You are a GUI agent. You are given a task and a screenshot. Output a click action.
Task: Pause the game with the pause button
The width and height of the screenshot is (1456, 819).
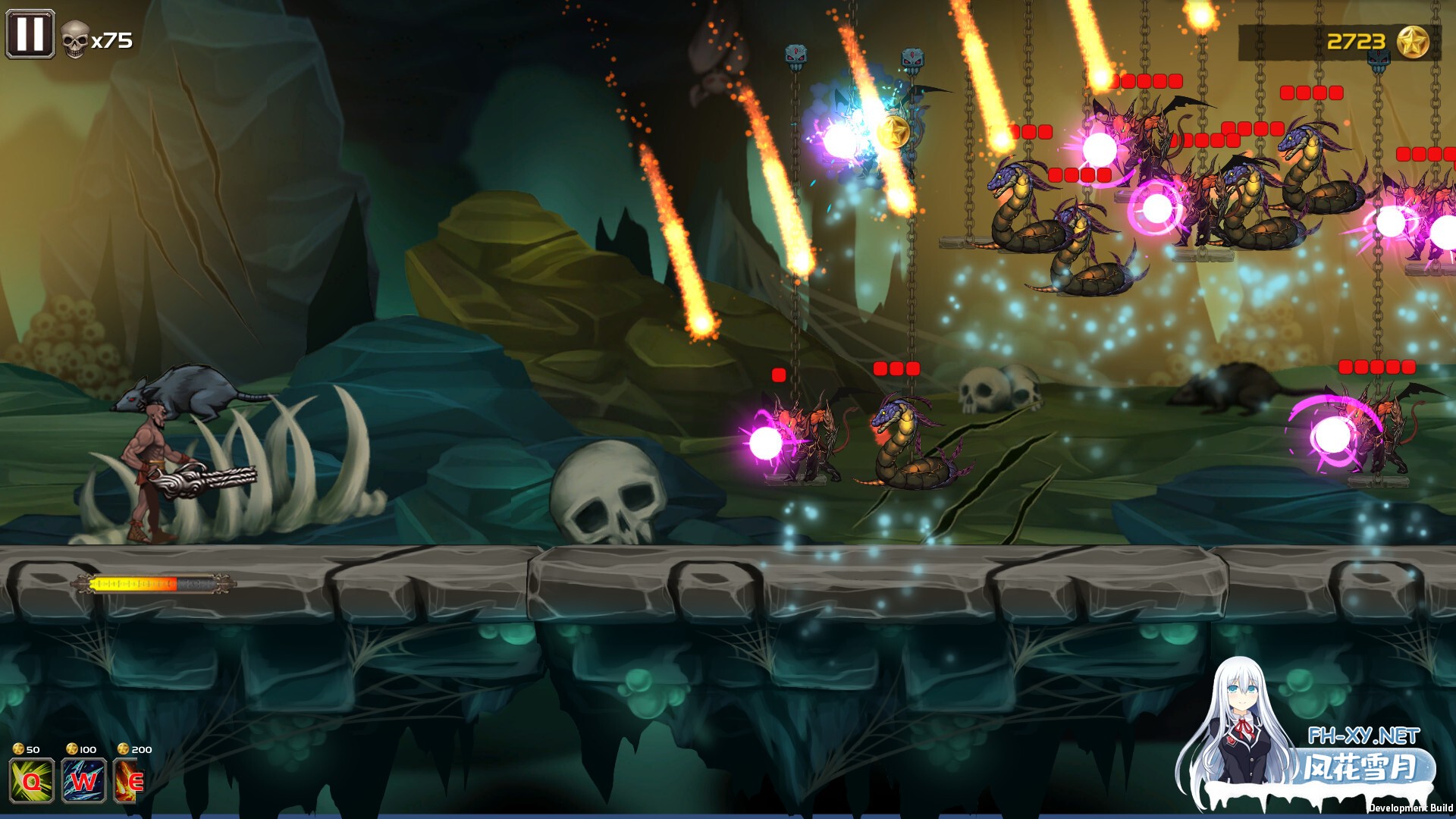[x=30, y=34]
